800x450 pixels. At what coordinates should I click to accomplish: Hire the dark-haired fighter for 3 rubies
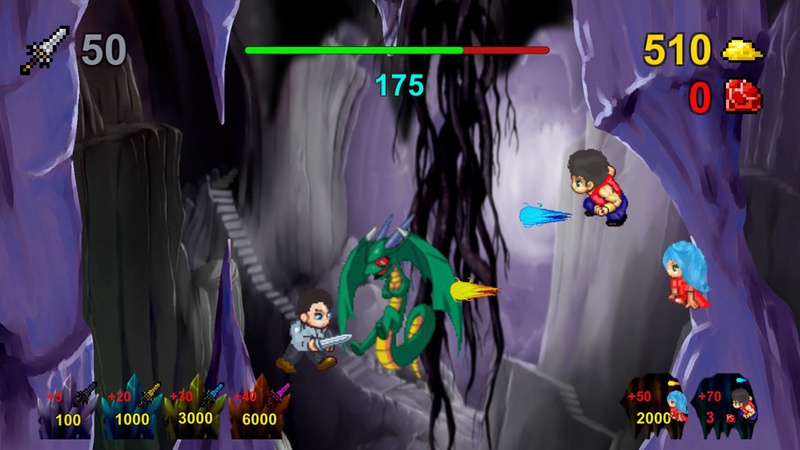pyautogui.click(x=724, y=406)
